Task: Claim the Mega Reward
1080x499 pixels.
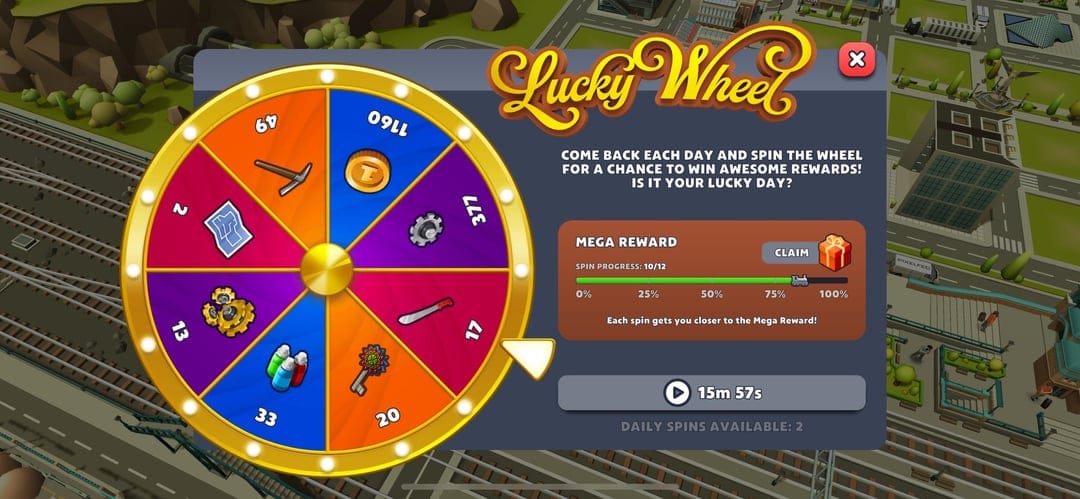Action: click(792, 253)
